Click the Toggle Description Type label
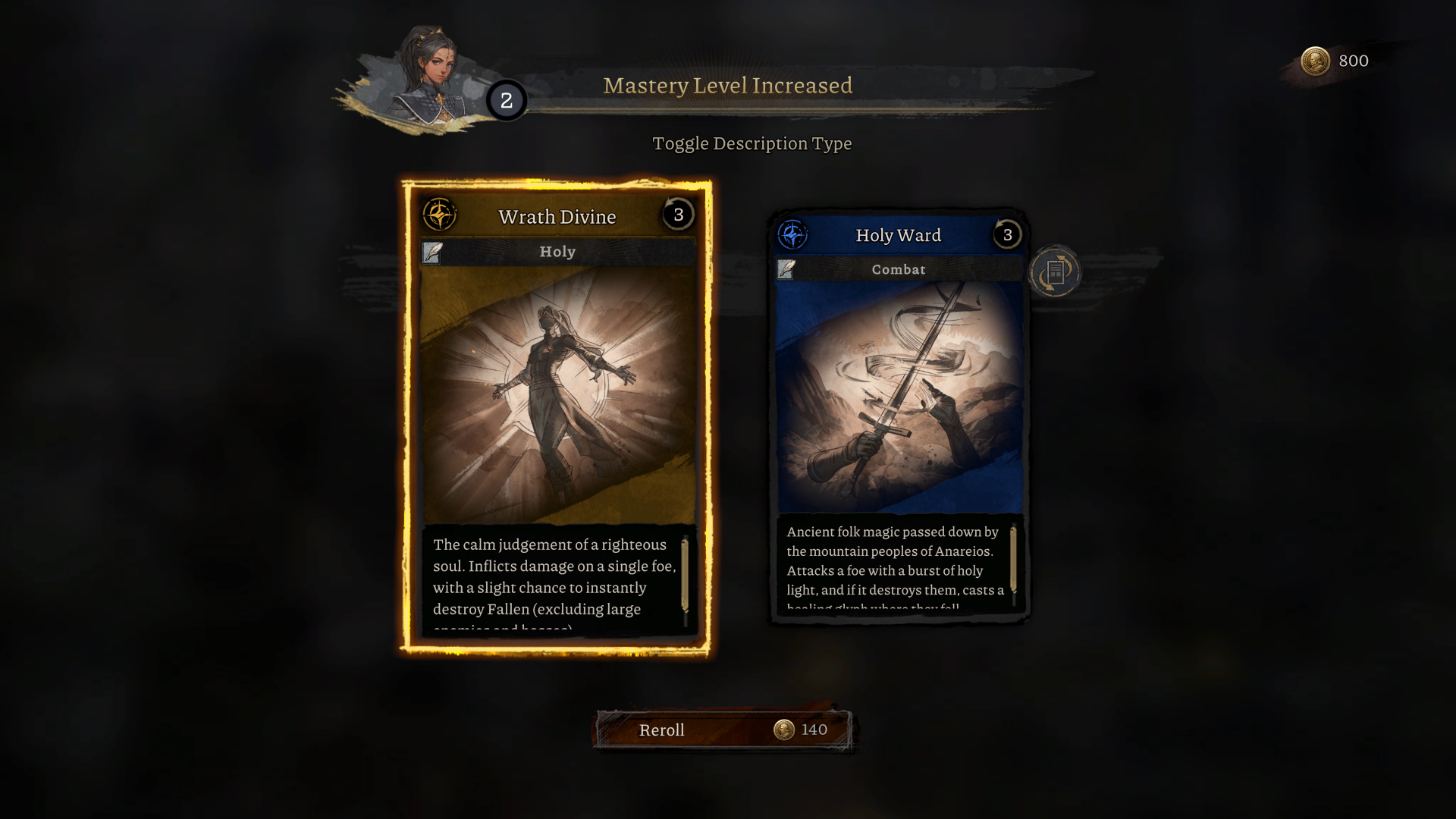The image size is (1456, 819). tap(752, 143)
